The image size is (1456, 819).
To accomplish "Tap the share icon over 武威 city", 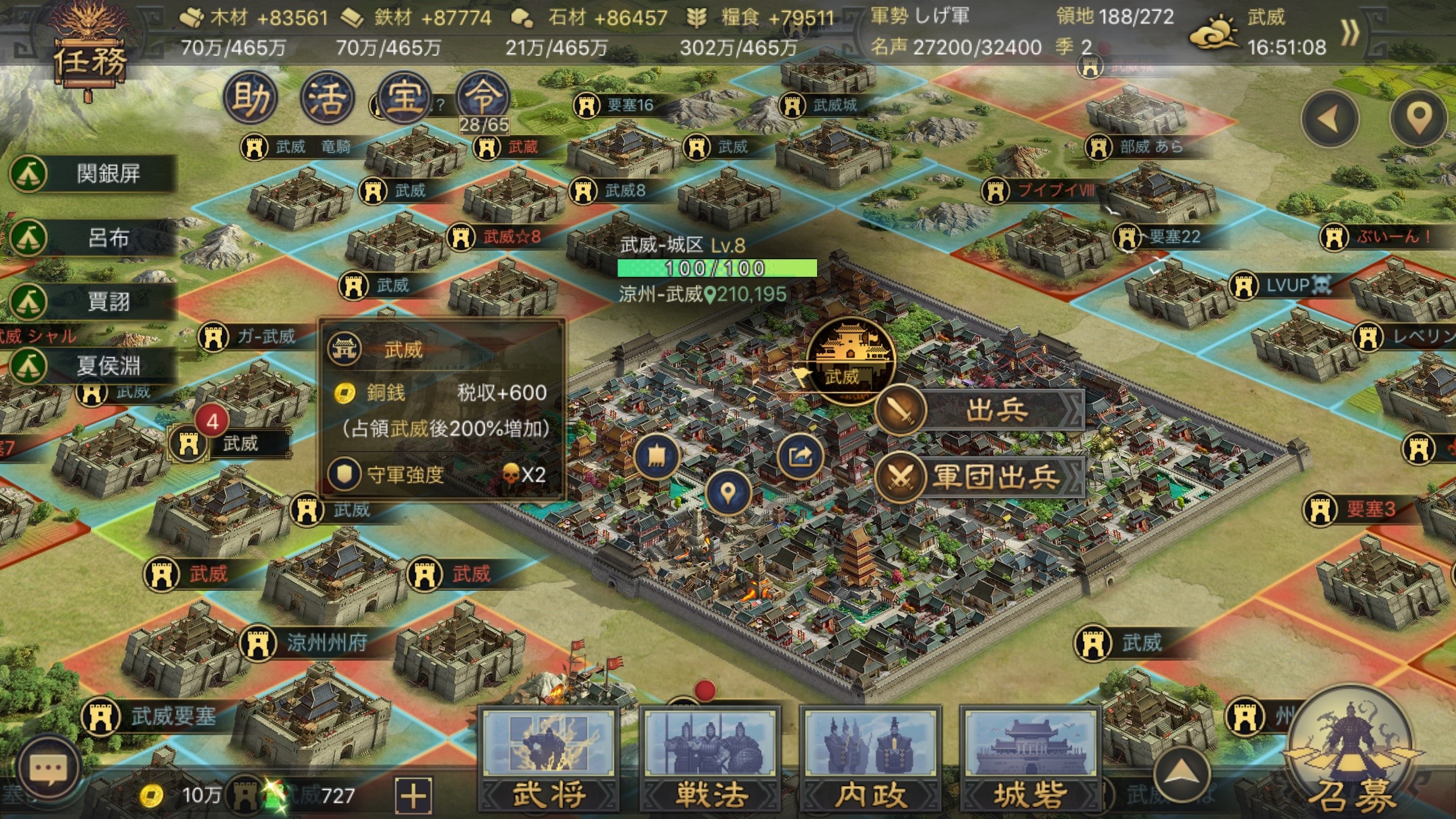I will (800, 456).
